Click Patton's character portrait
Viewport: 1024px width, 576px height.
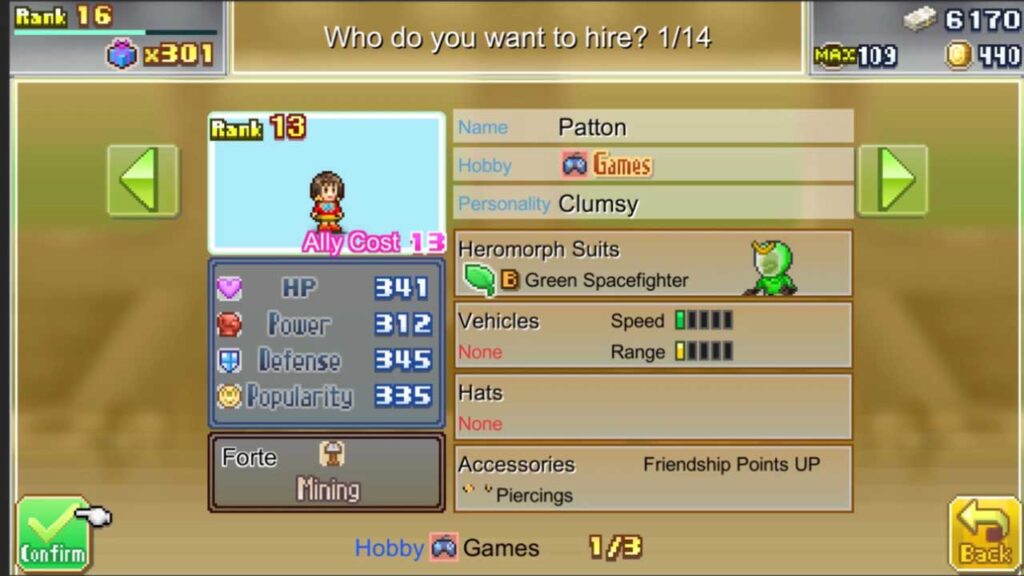point(326,183)
